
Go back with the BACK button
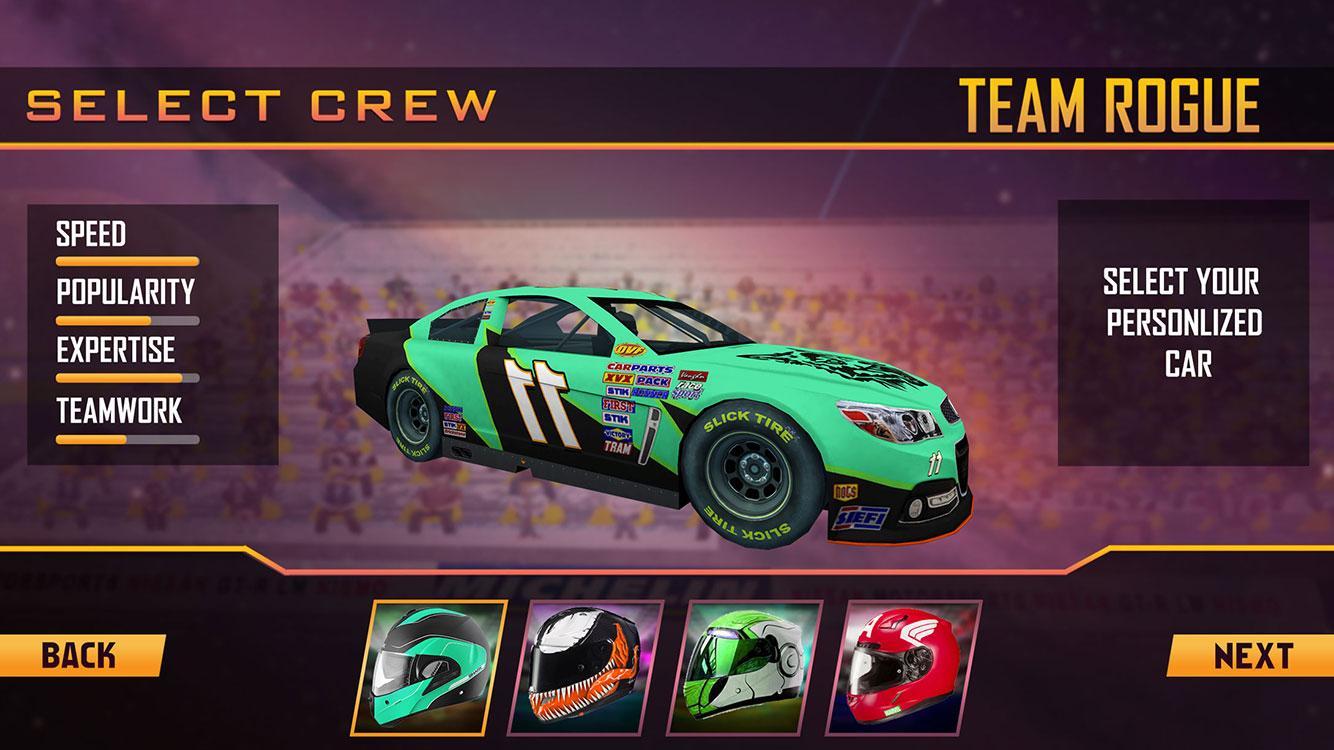(x=80, y=656)
